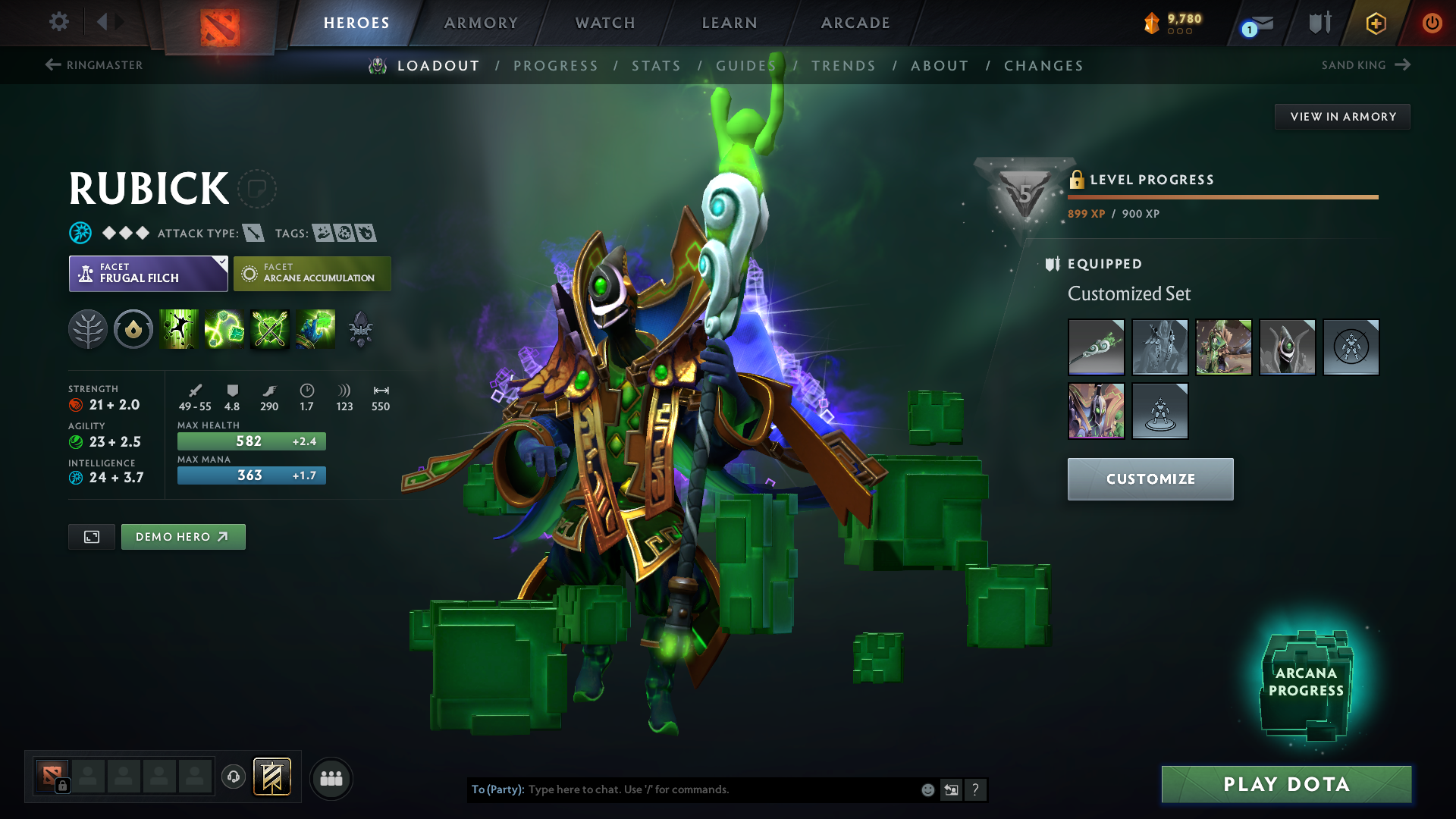
Task: Click the headset voice chat icon
Action: tap(233, 778)
